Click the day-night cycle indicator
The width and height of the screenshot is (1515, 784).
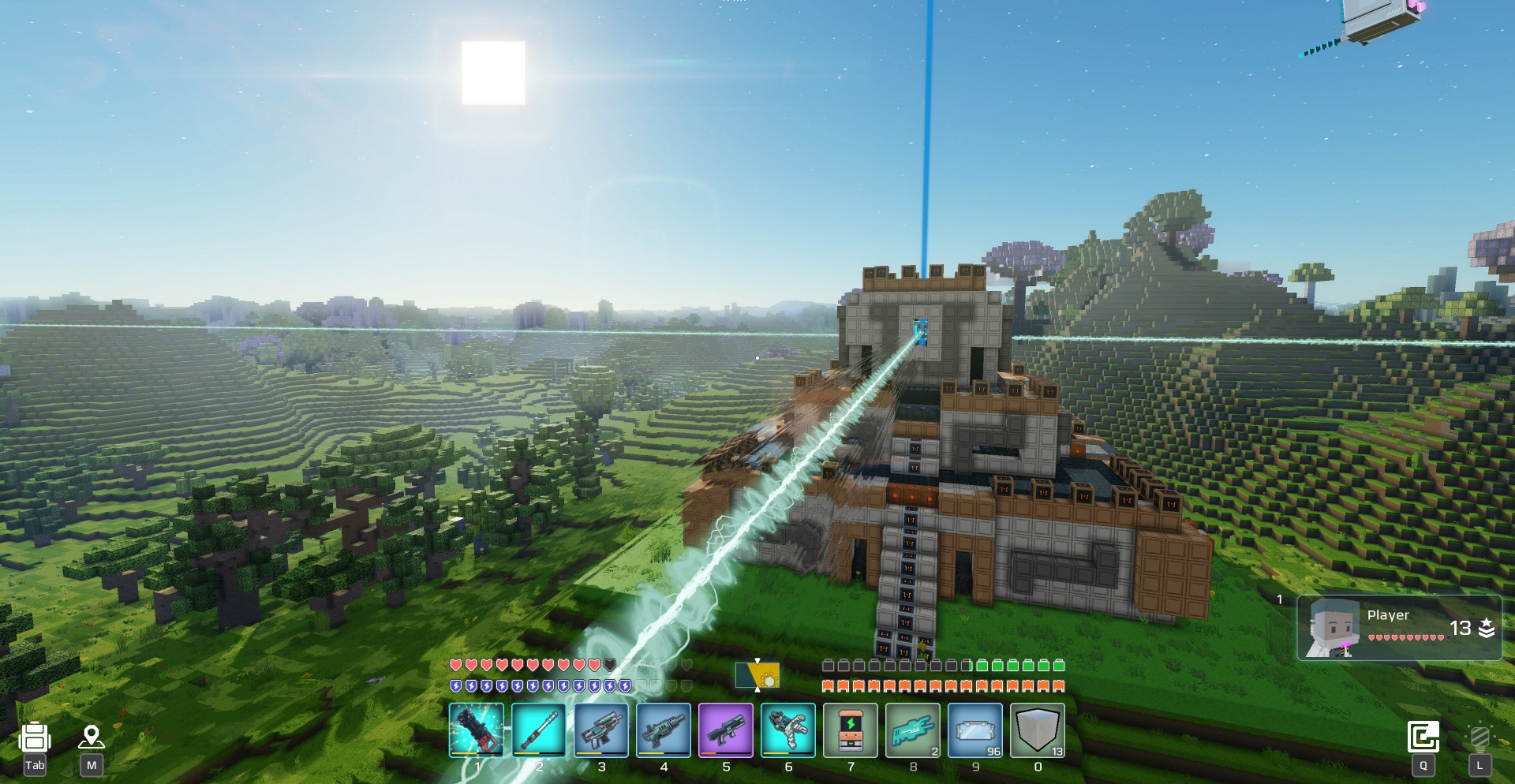pyautogui.click(x=758, y=676)
